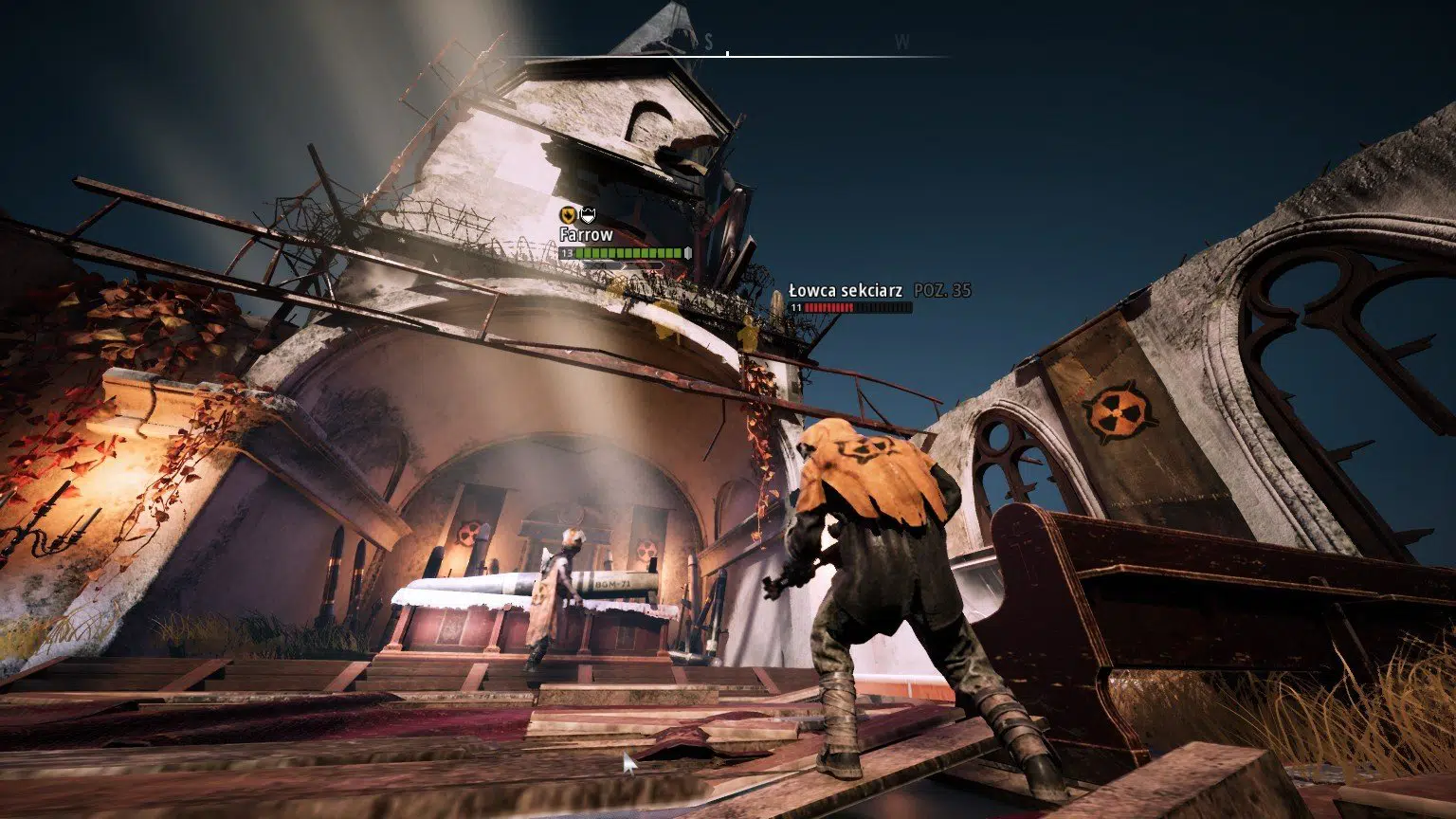Click the Łowca sekciarz enemy name text
1456x819 pixels.
(846, 290)
